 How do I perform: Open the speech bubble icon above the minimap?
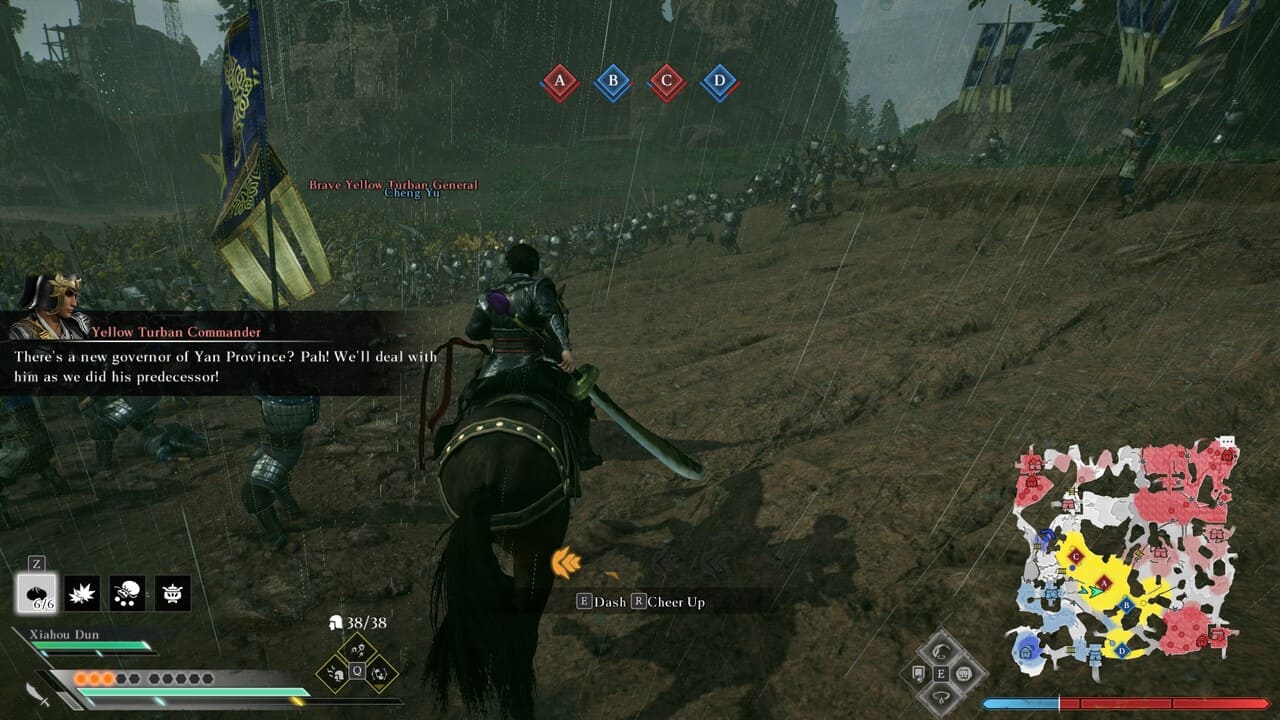point(1227,441)
